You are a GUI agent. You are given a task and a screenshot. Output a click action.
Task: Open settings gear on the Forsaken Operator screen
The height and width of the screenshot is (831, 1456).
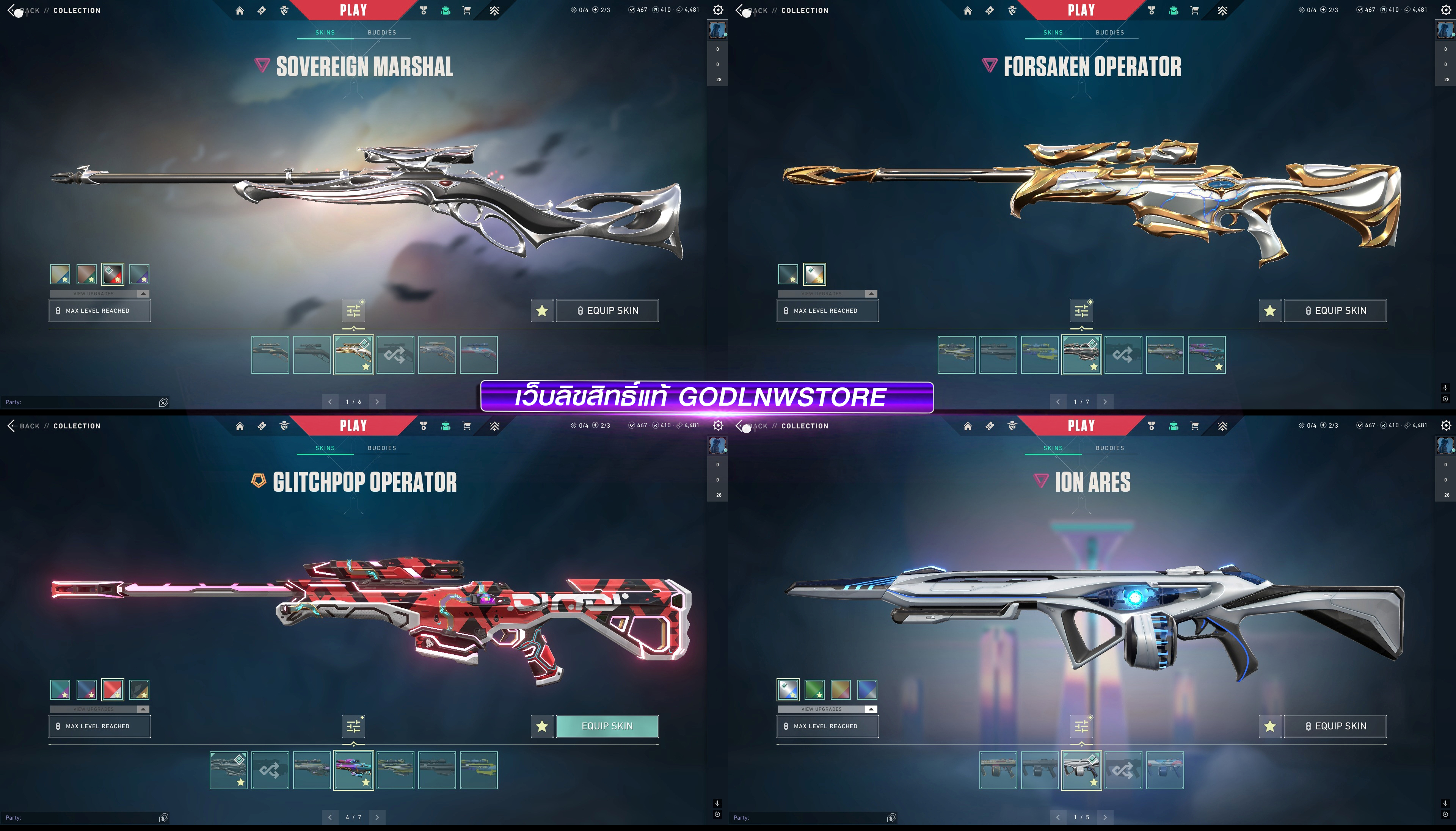pyautogui.click(x=1446, y=10)
